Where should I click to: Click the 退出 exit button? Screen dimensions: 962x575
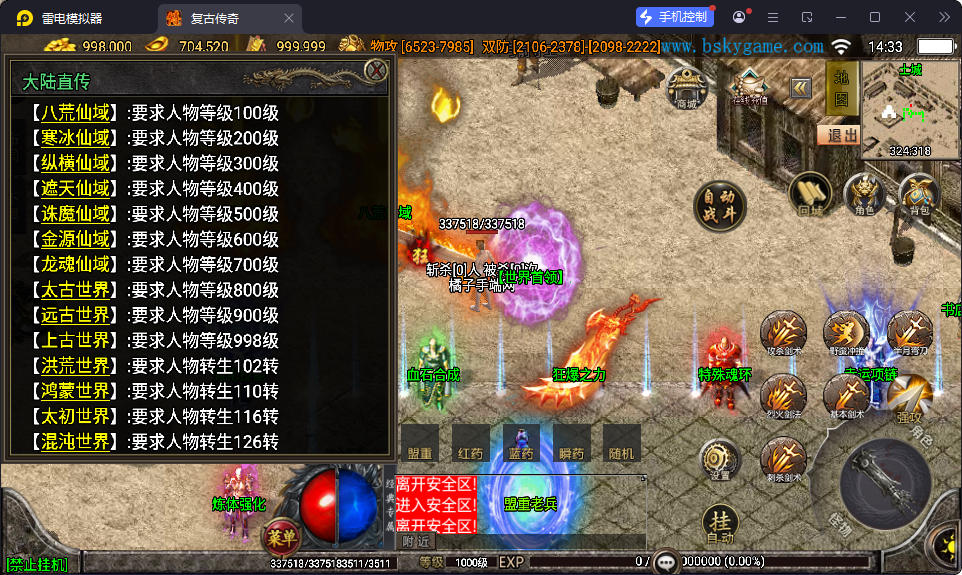(x=838, y=135)
